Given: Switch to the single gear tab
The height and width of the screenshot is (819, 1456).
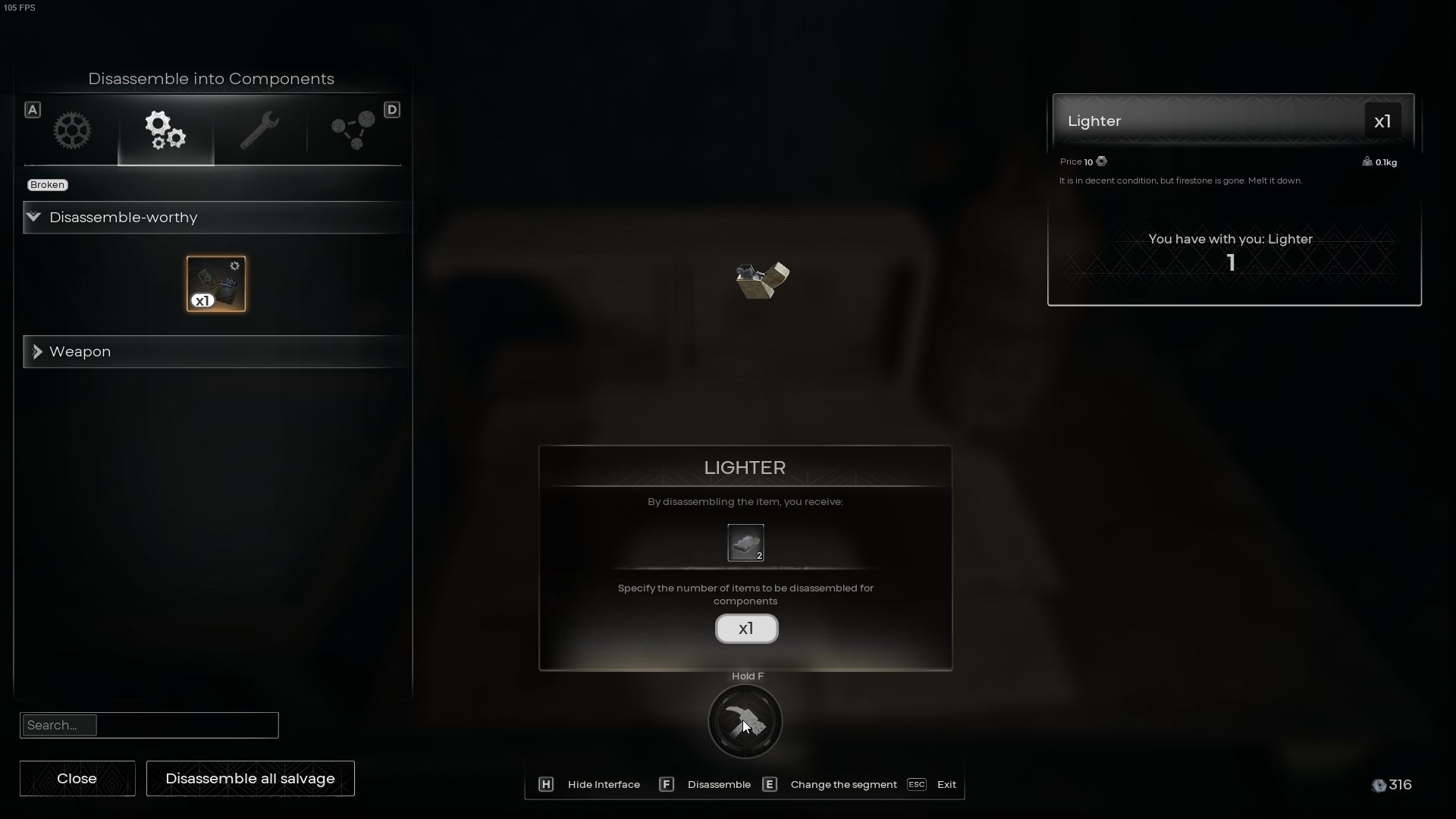Looking at the screenshot, I should [x=72, y=130].
